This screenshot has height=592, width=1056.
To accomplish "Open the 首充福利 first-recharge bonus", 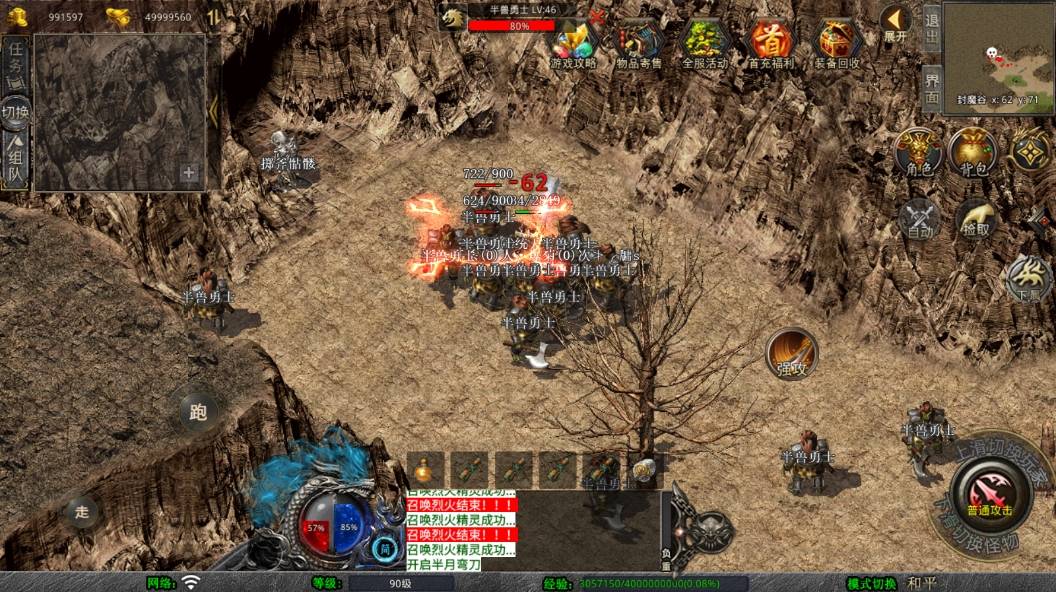I will (x=772, y=43).
